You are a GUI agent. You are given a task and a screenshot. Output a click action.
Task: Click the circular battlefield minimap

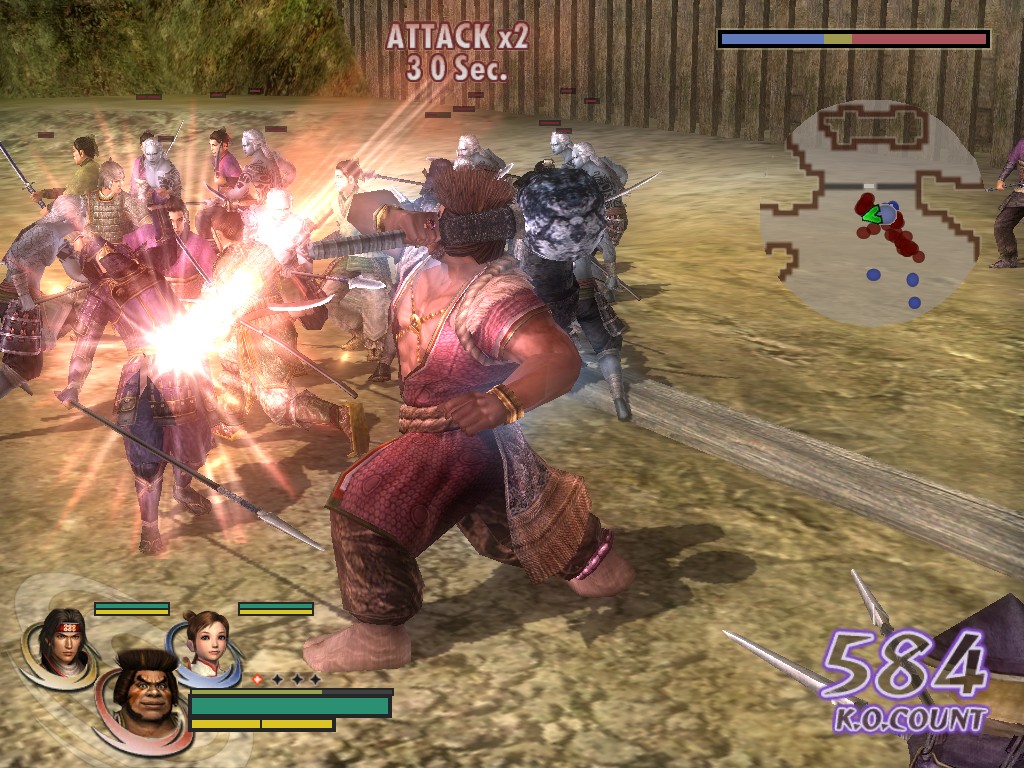(872, 212)
